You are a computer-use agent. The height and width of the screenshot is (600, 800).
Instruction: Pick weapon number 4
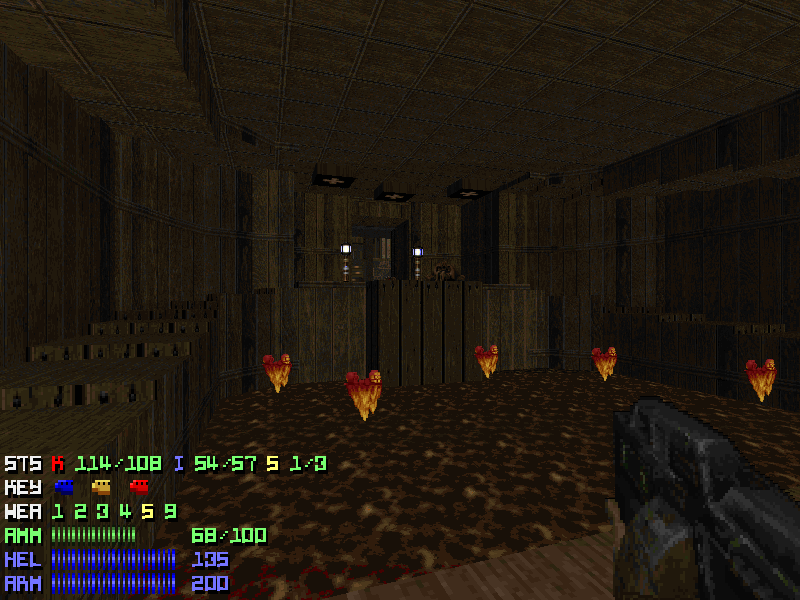[x=123, y=512]
